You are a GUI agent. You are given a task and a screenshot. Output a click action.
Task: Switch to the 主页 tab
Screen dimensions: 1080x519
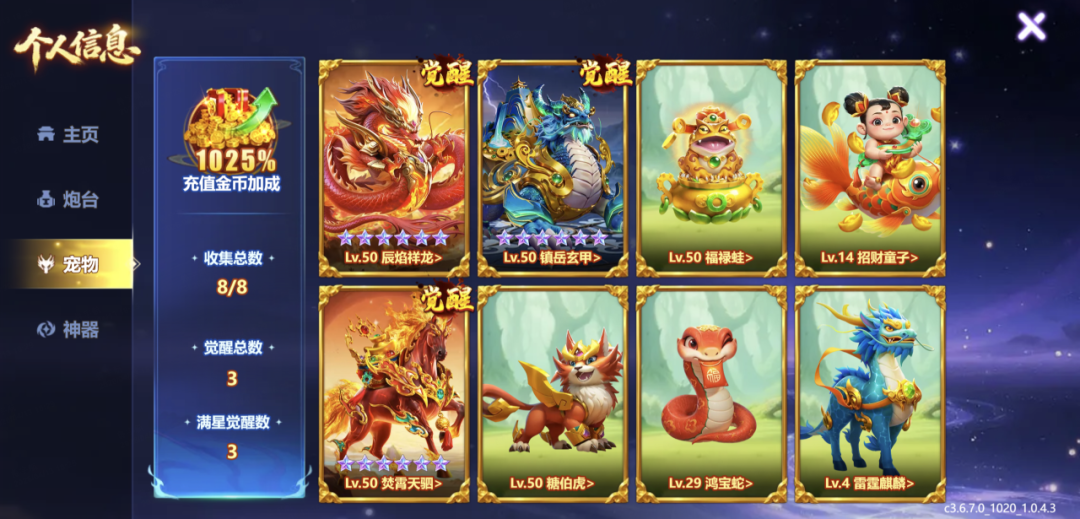(x=68, y=135)
